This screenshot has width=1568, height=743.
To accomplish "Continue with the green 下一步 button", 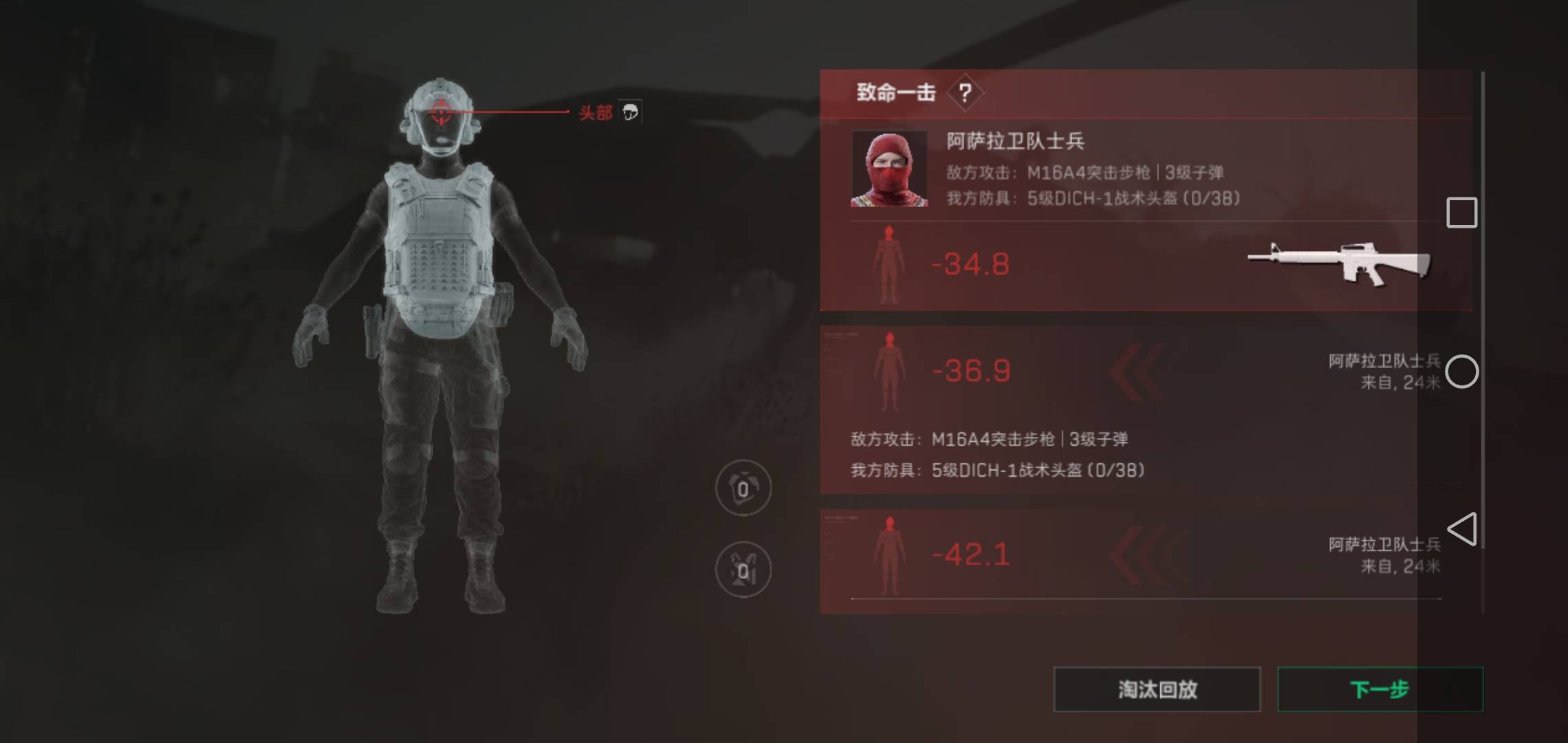I will tap(1380, 689).
